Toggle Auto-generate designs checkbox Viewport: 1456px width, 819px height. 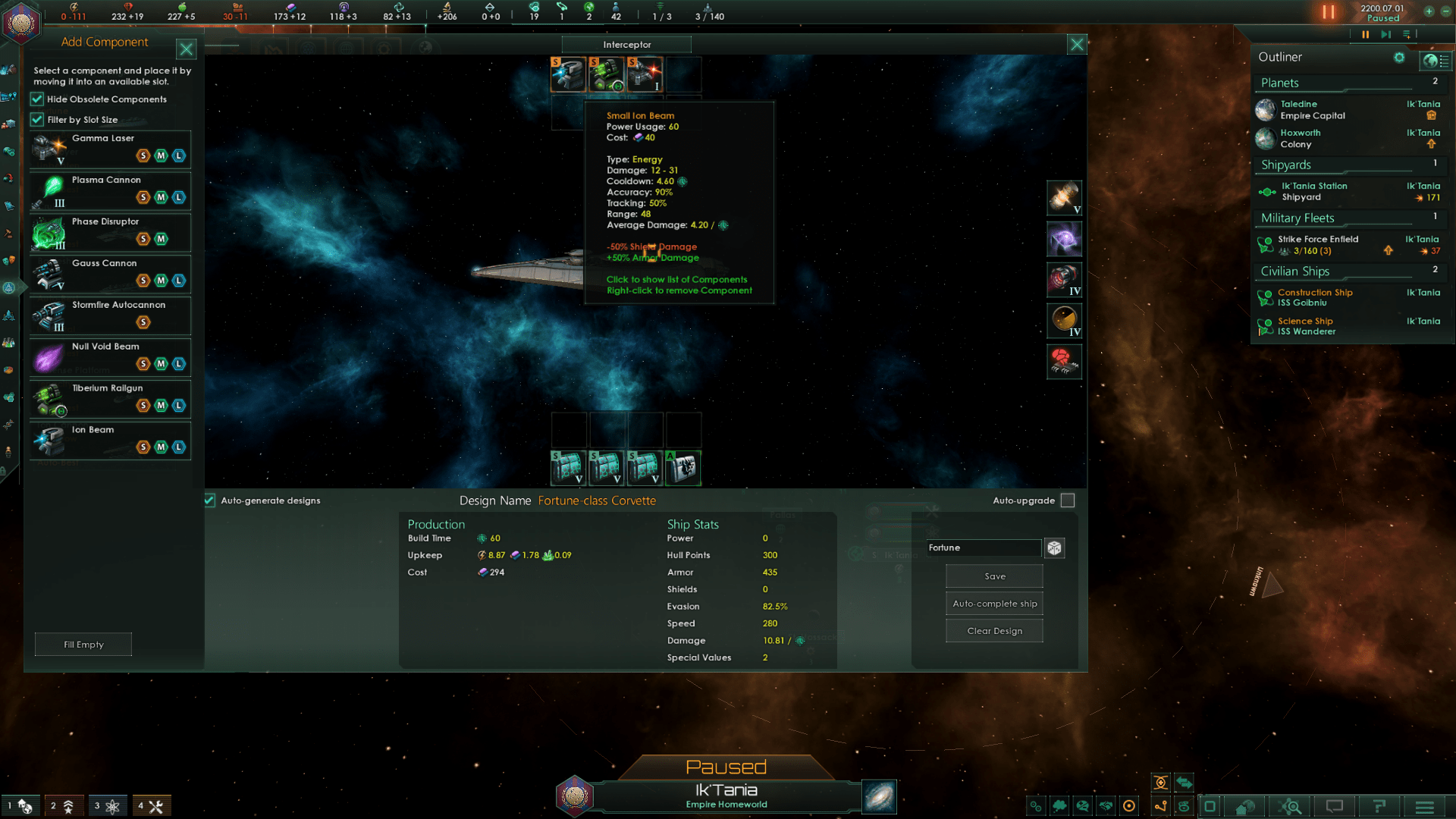210,500
